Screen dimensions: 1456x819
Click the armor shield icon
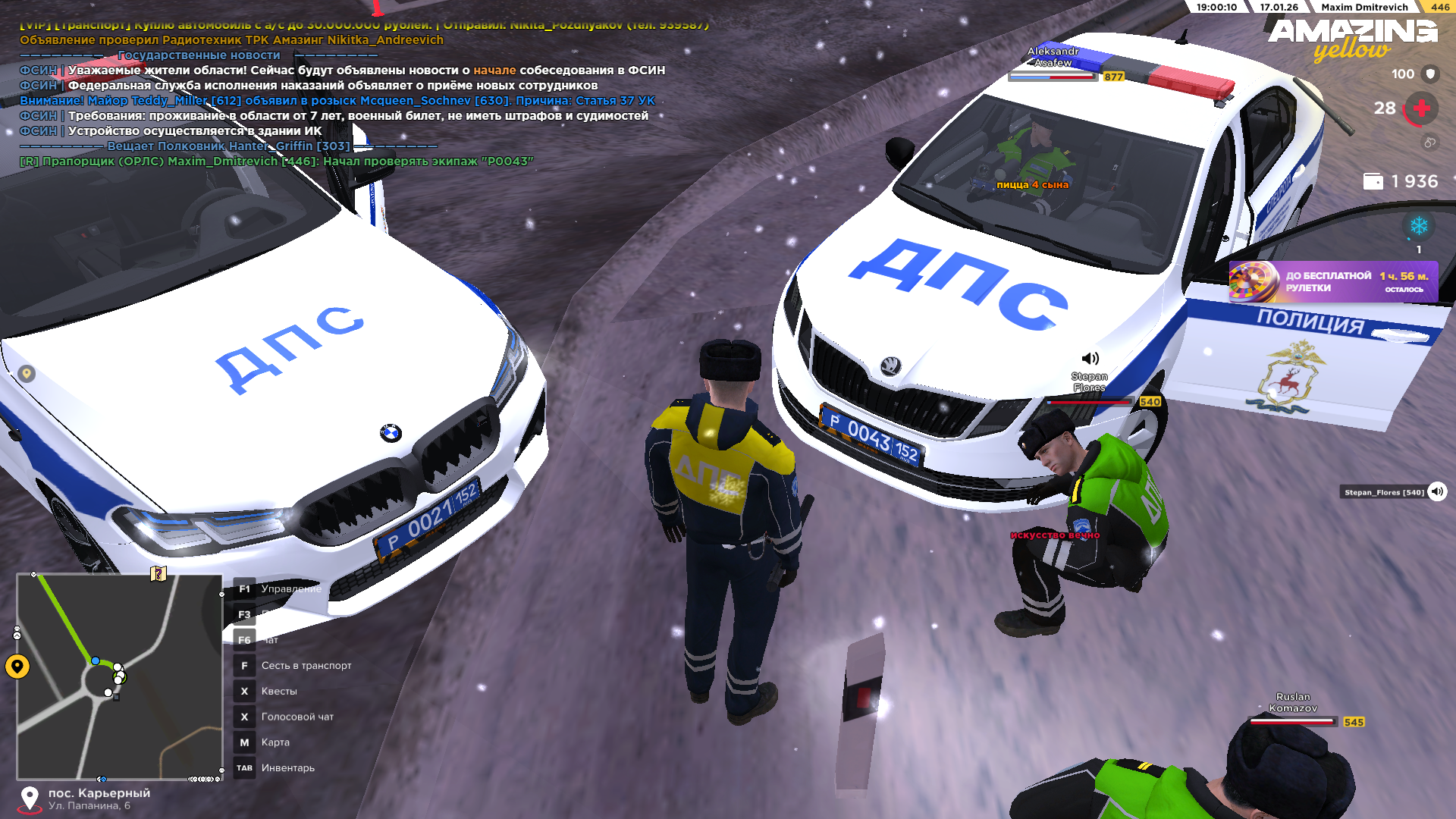pyautogui.click(x=1430, y=74)
